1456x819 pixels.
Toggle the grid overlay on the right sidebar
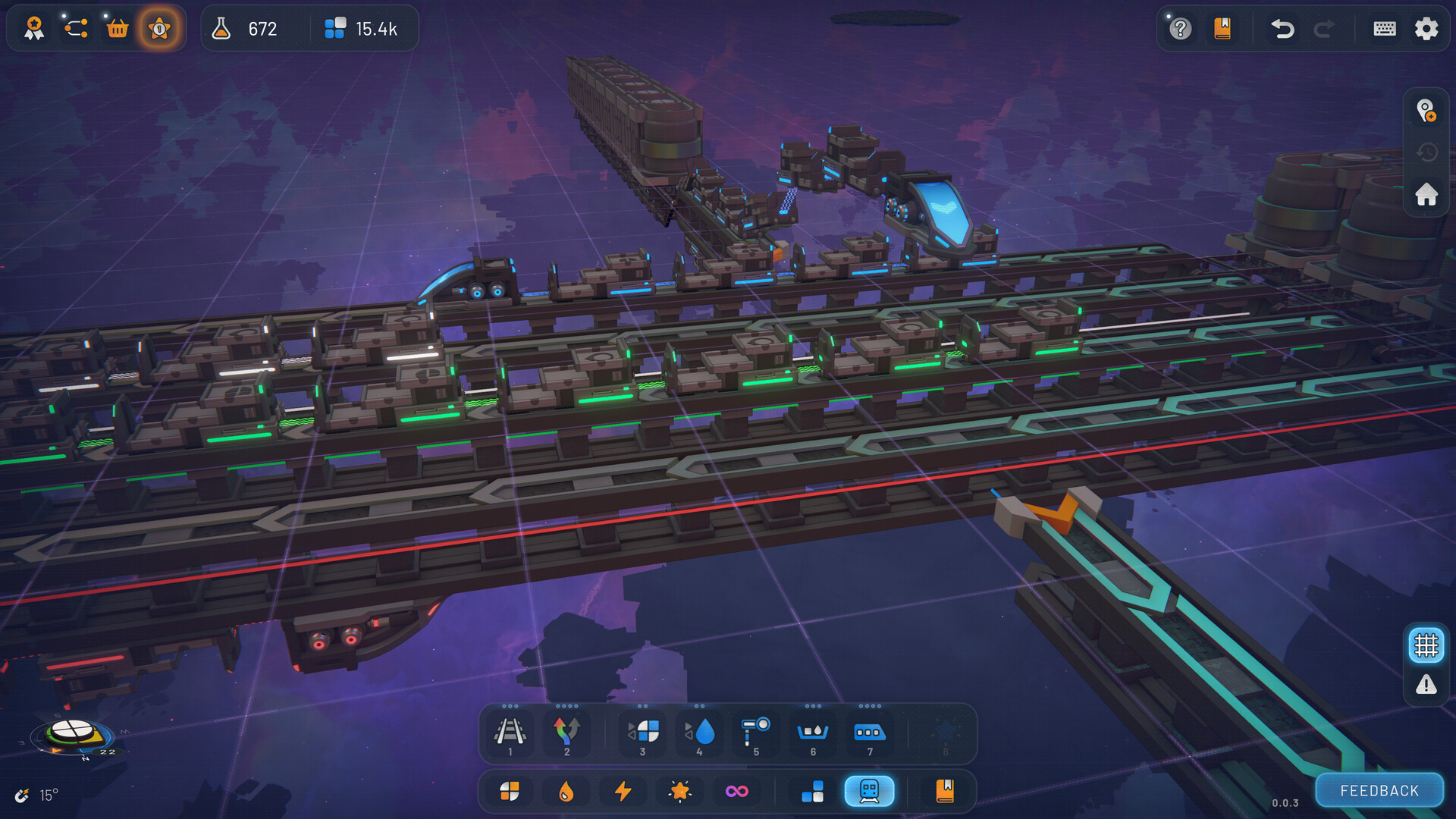[1425, 645]
